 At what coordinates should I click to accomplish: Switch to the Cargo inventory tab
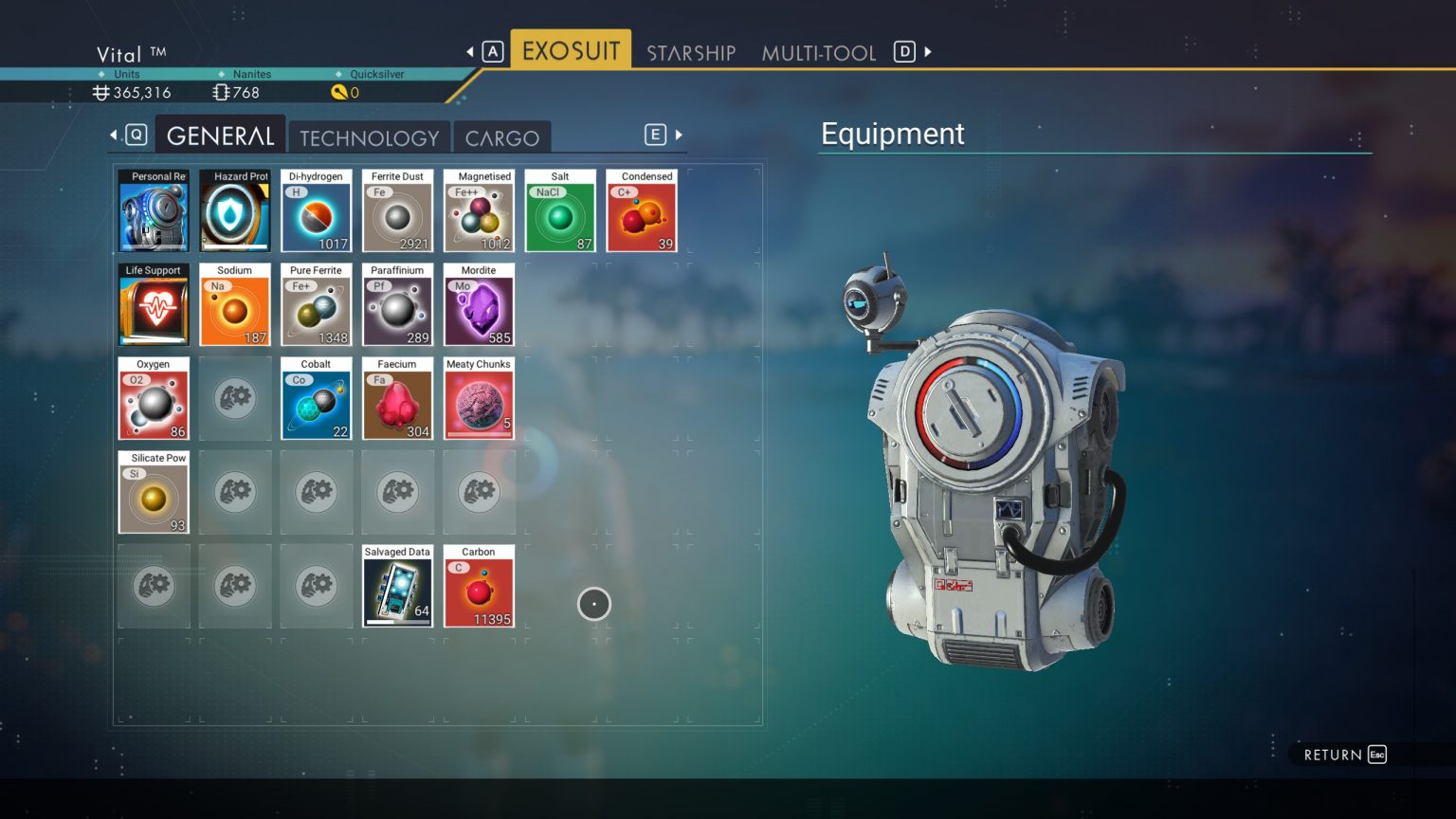pyautogui.click(x=501, y=138)
